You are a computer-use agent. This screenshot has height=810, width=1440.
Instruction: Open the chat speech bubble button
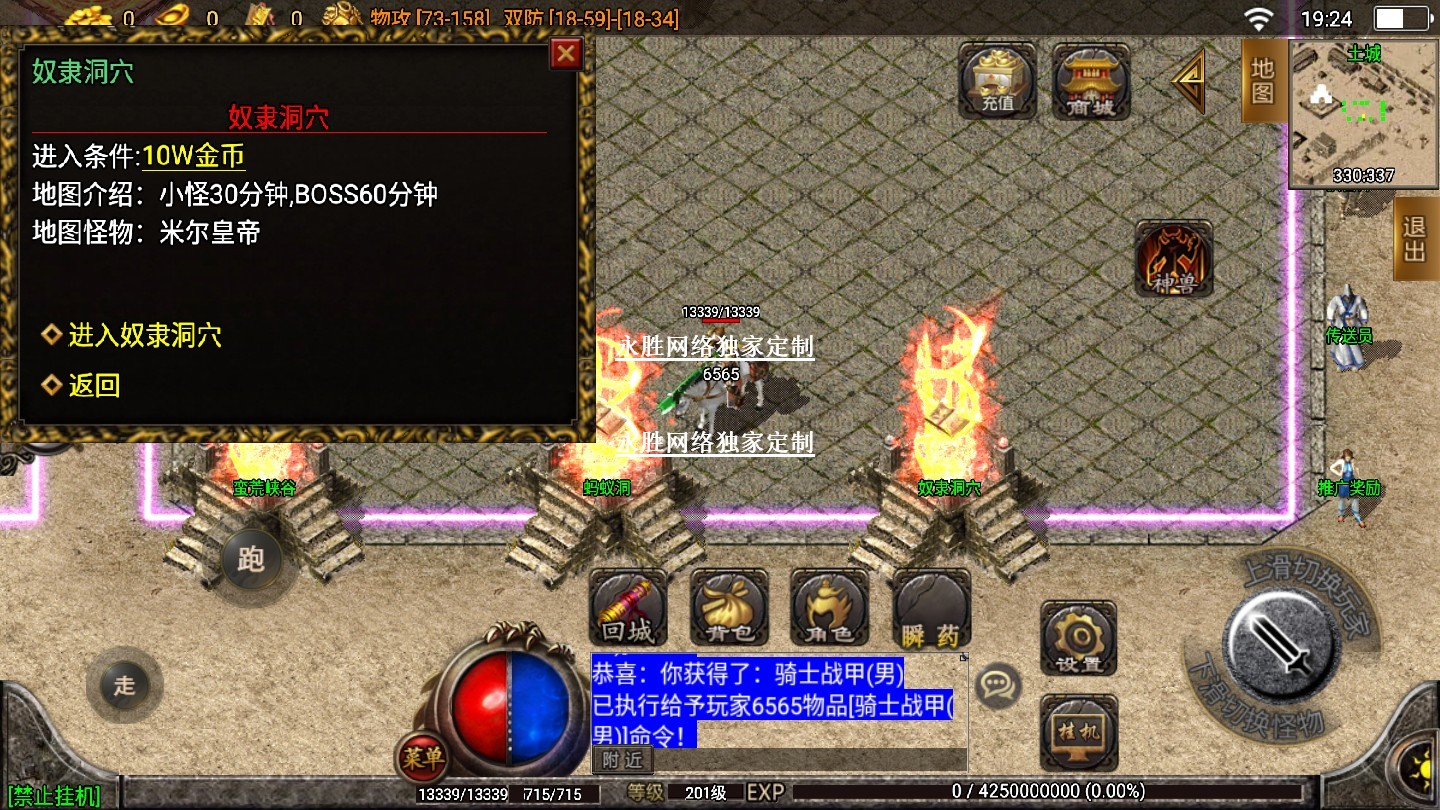(x=996, y=685)
